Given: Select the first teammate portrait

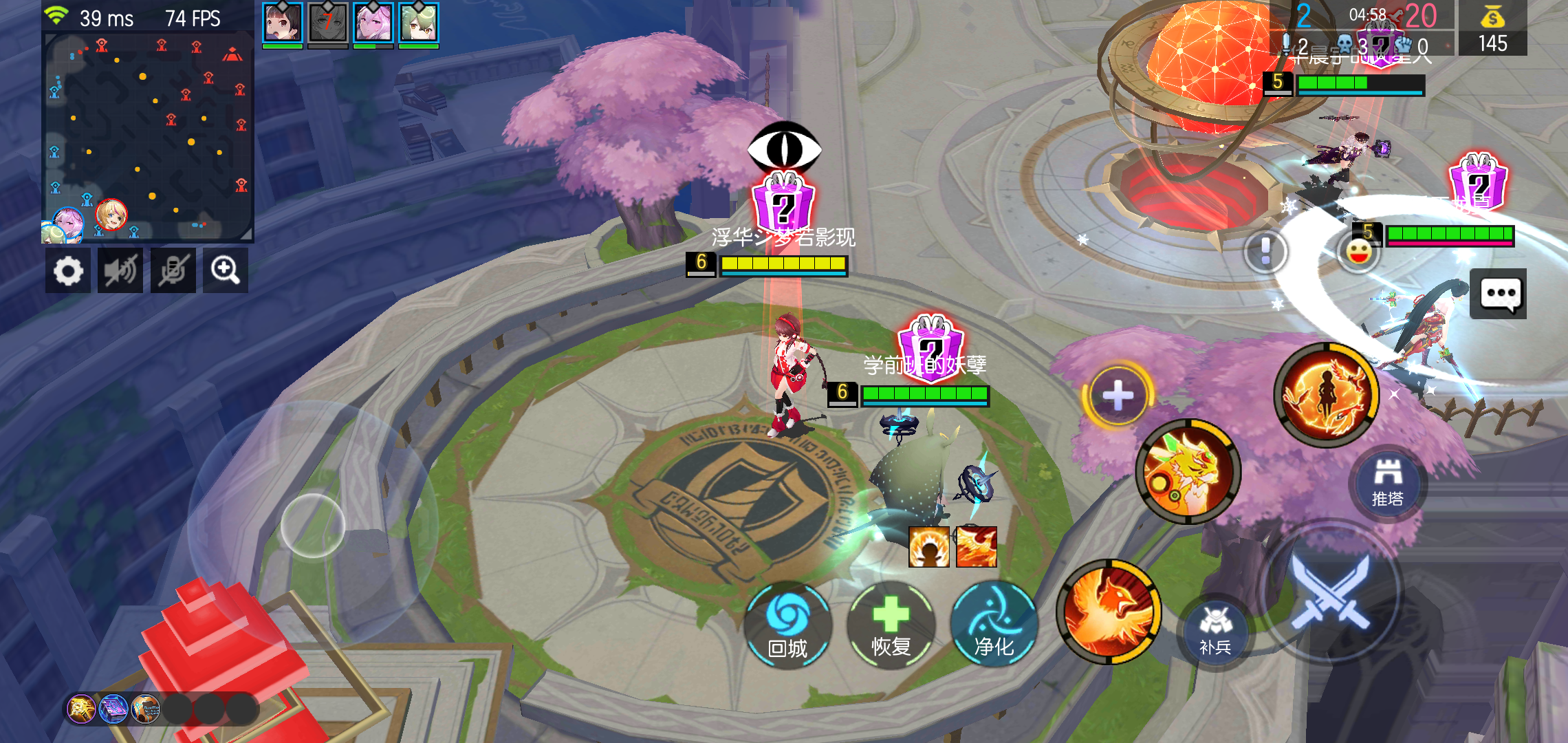Looking at the screenshot, I should pyautogui.click(x=281, y=23).
